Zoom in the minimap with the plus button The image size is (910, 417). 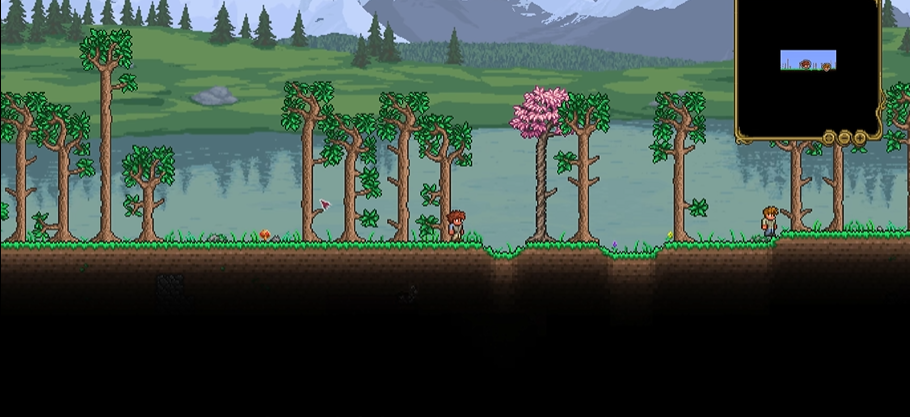click(860, 137)
